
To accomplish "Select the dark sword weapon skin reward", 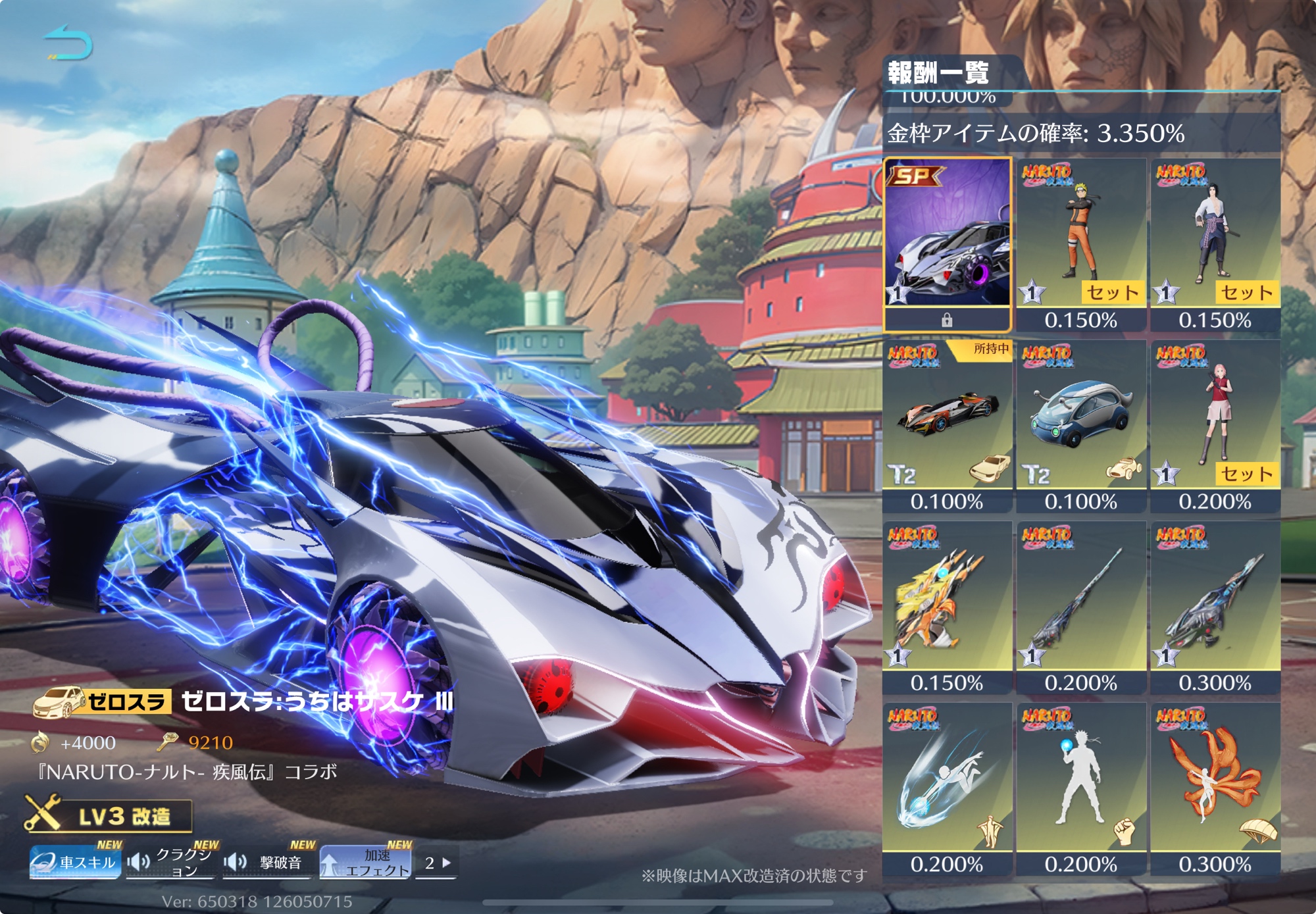I will (x=1081, y=606).
